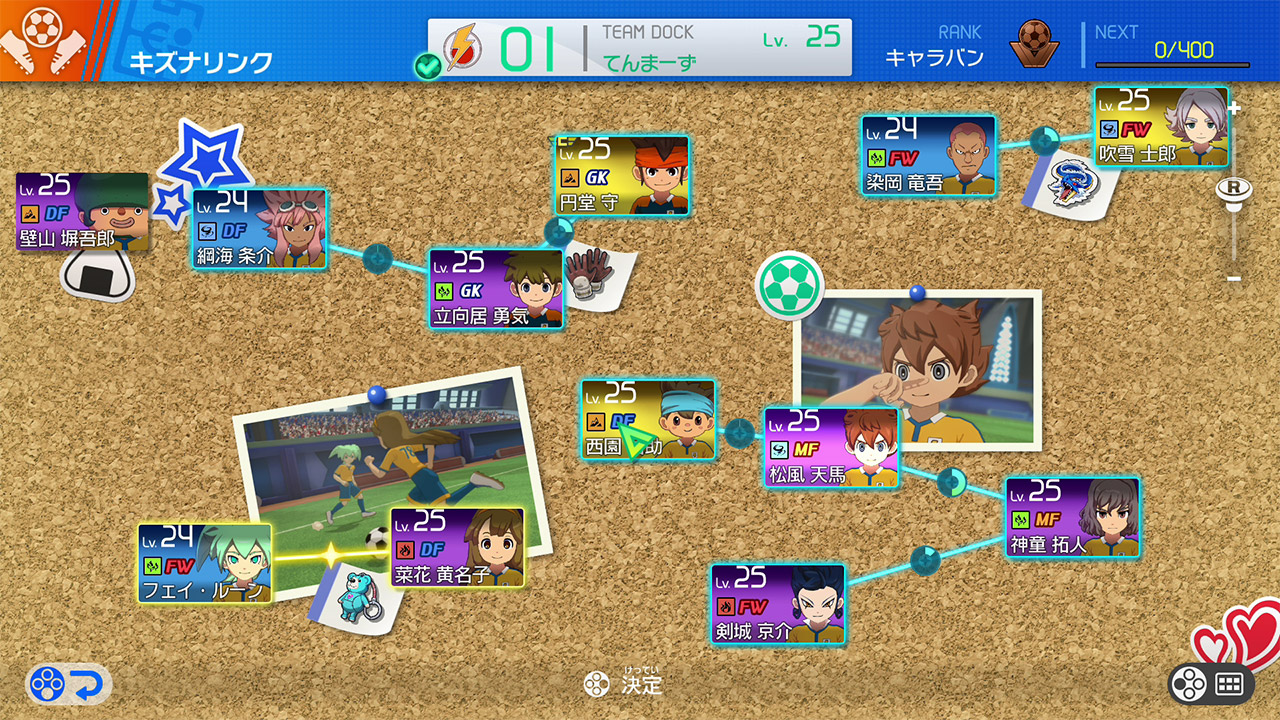This screenshot has height=720, width=1280.
Task: Pick the 剣城 京介 FW card
Action: pos(778,604)
